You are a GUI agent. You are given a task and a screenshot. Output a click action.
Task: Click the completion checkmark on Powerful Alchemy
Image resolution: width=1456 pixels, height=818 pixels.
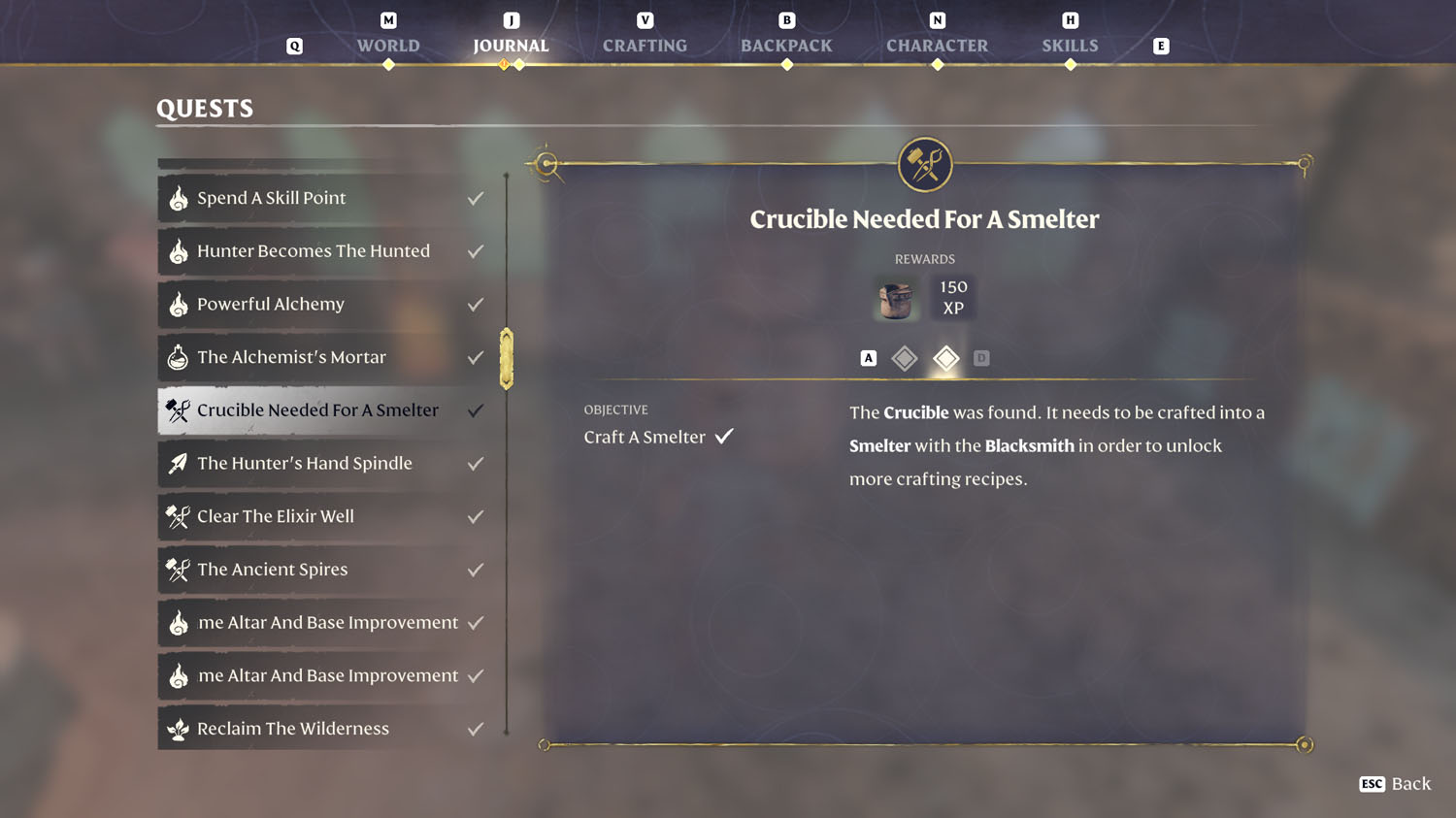point(475,304)
